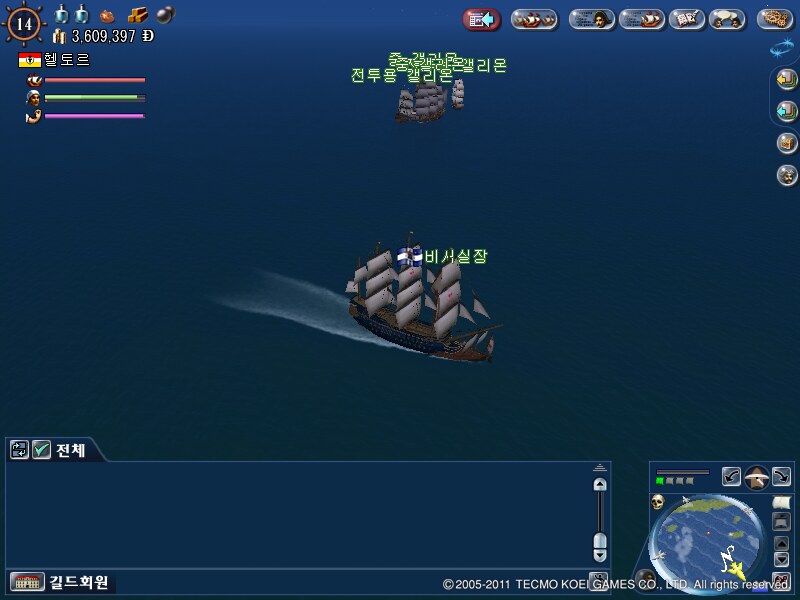Open the fleet menu showing three ships
The height and width of the screenshot is (600, 800).
coord(534,19)
